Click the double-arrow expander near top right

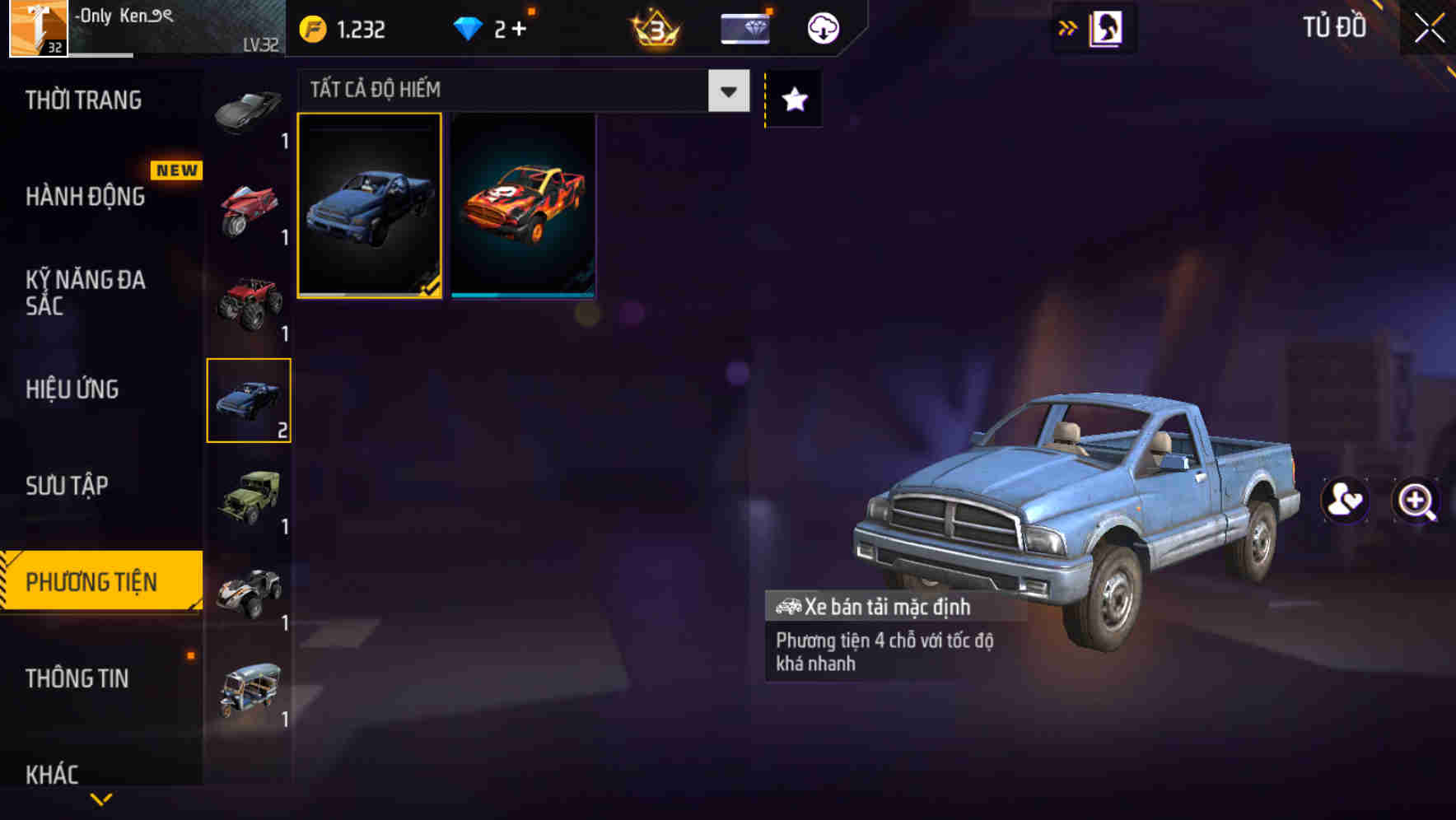click(1068, 27)
